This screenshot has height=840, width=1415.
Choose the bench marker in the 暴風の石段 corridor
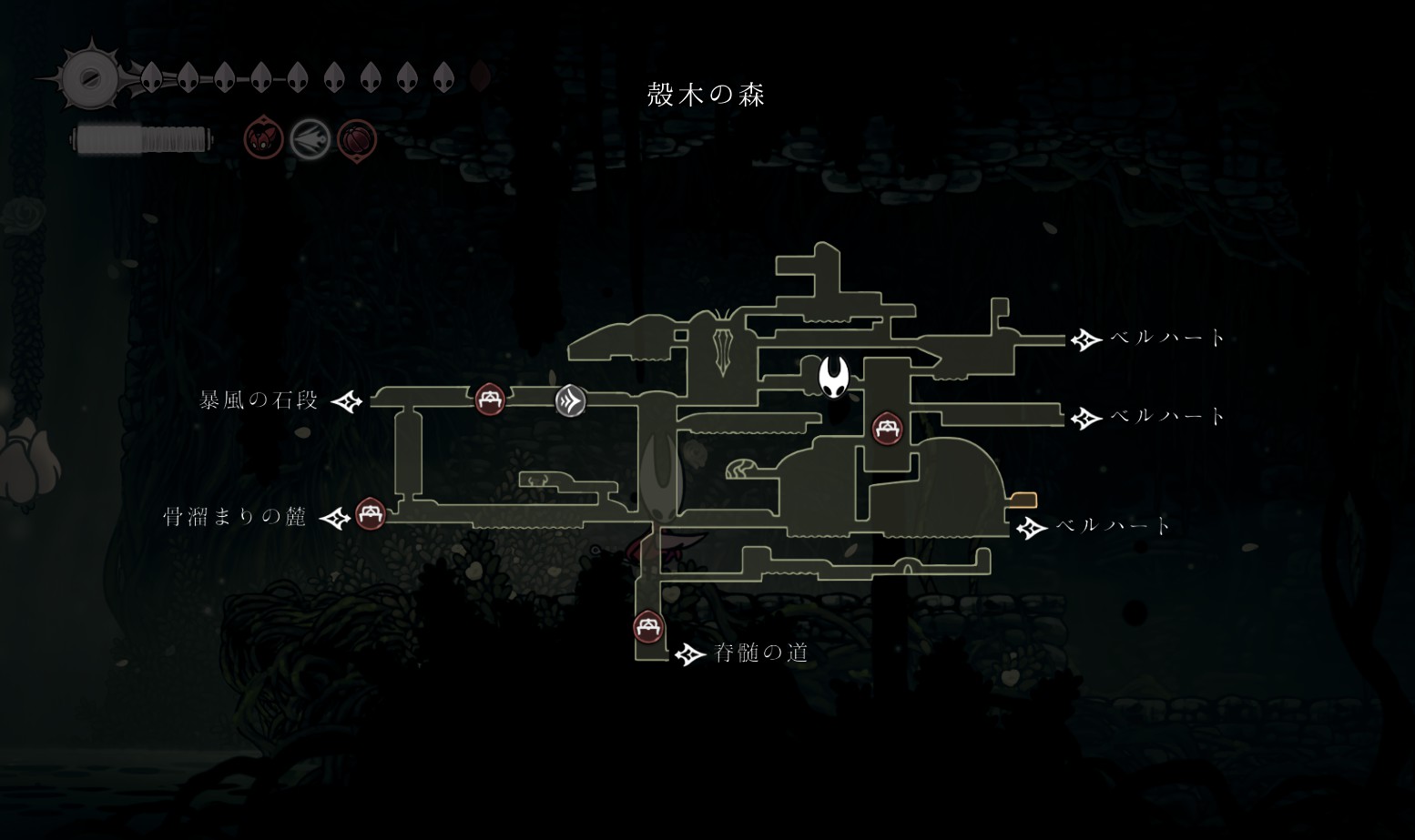tap(490, 399)
